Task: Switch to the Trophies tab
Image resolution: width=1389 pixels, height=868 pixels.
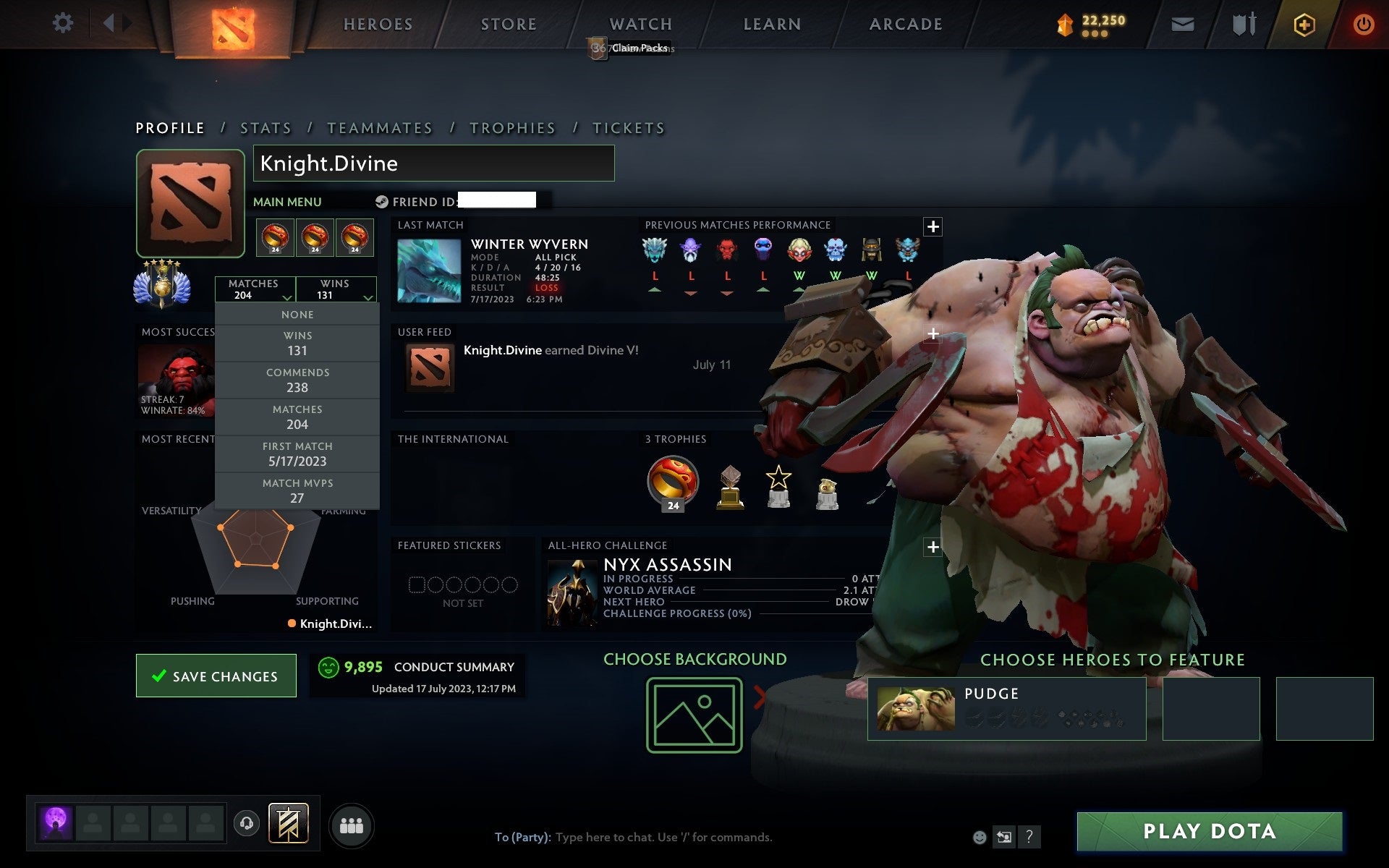Action: click(512, 127)
